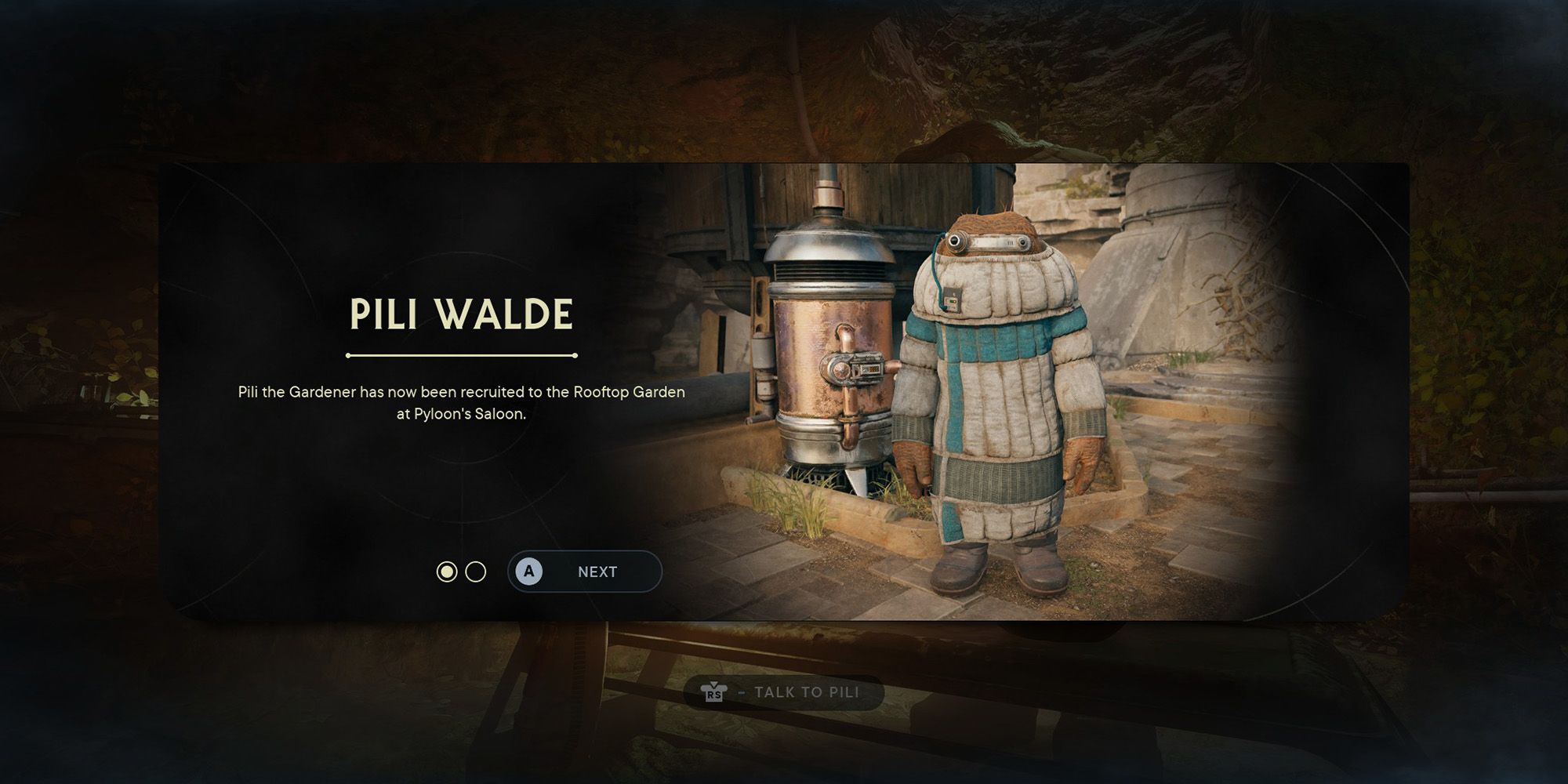Image resolution: width=1568 pixels, height=784 pixels.
Task: Click the RS right-stick icon
Action: 716,692
